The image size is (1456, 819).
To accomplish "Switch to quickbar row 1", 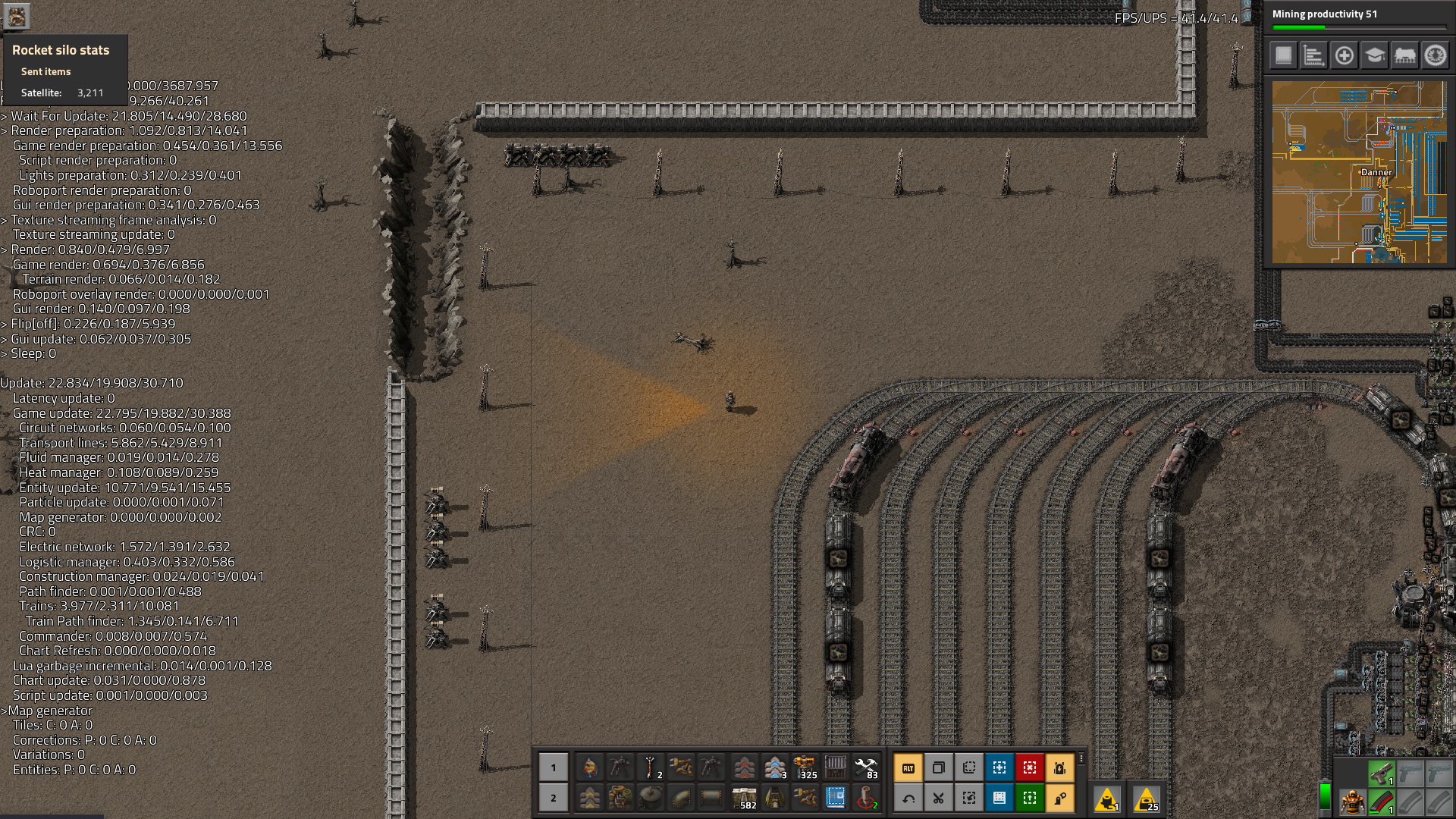I will pyautogui.click(x=554, y=768).
